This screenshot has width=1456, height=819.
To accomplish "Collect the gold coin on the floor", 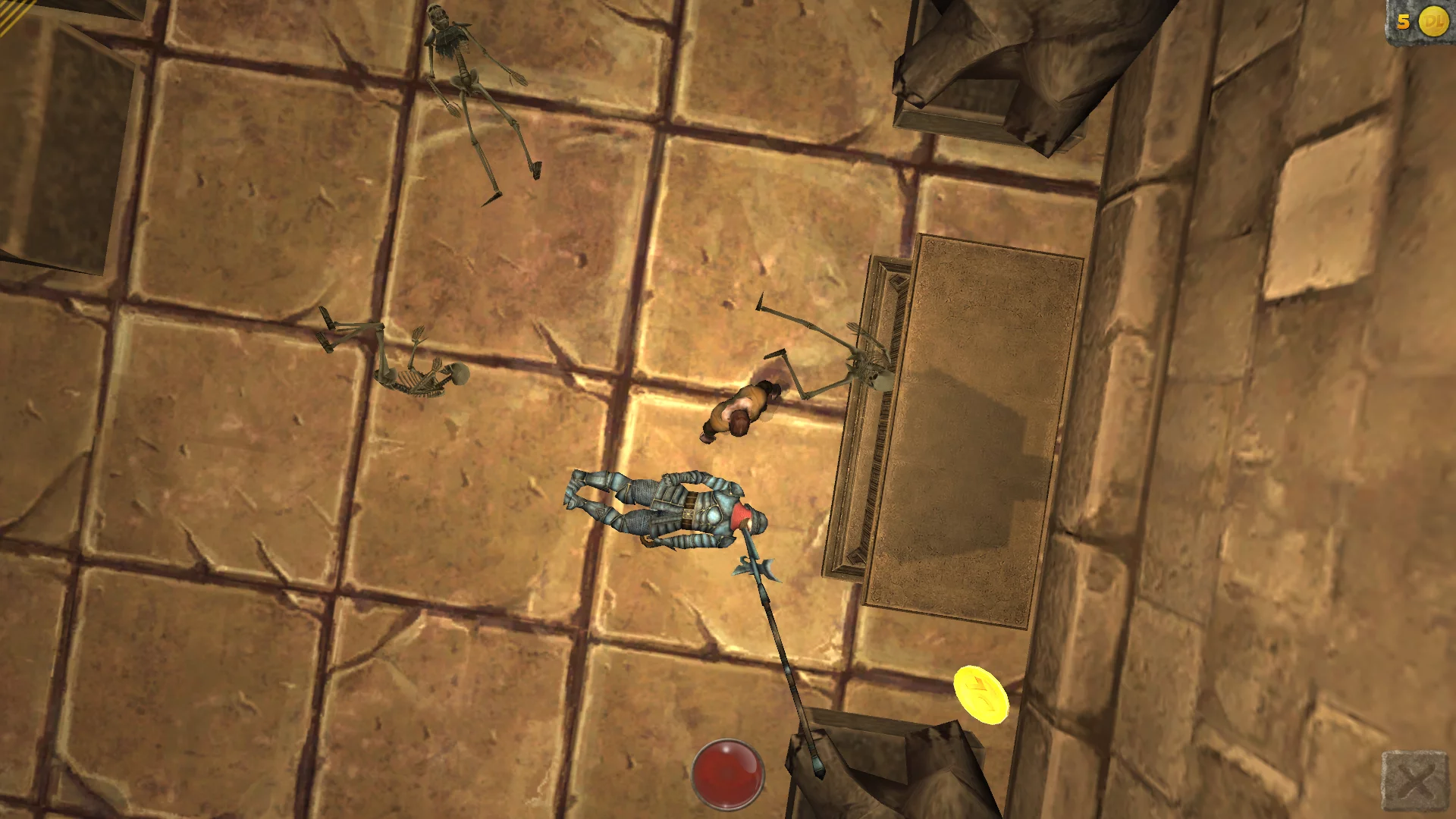I will pos(980,695).
